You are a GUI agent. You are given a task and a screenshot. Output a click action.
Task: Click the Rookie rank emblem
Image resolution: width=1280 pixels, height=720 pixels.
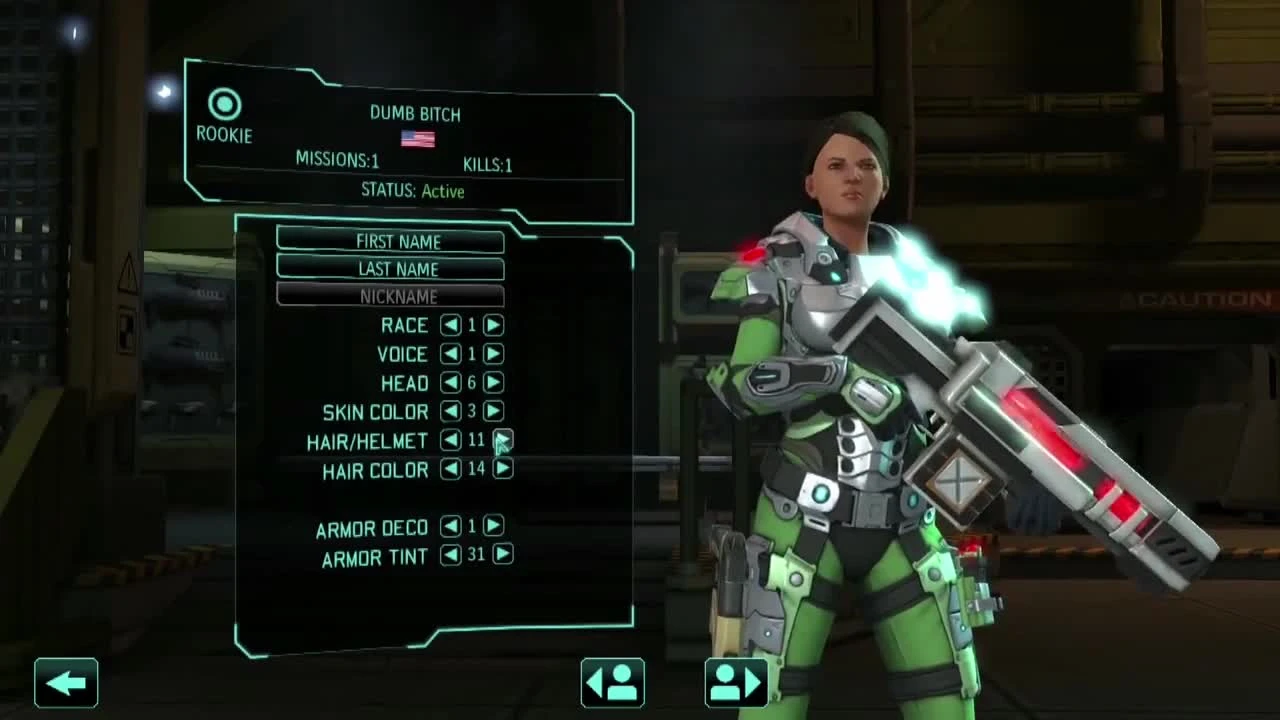pos(226,101)
